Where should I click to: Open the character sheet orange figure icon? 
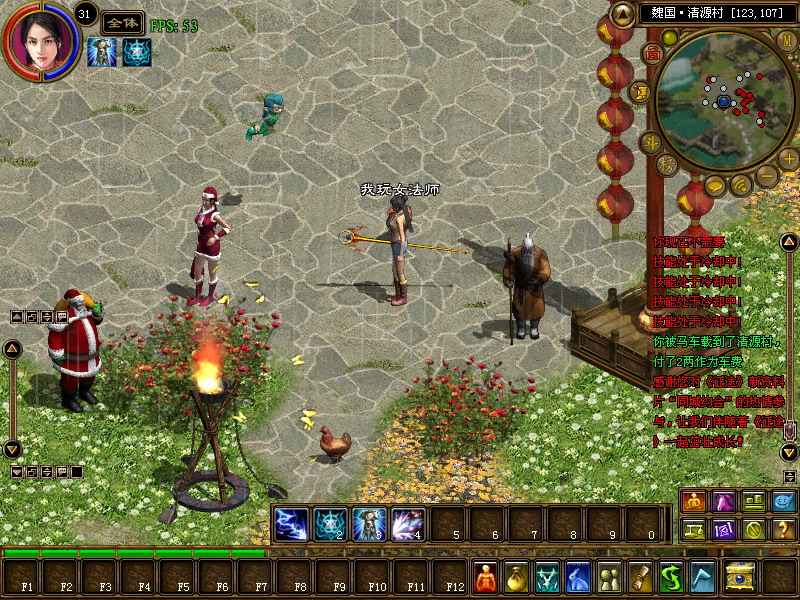[486, 577]
